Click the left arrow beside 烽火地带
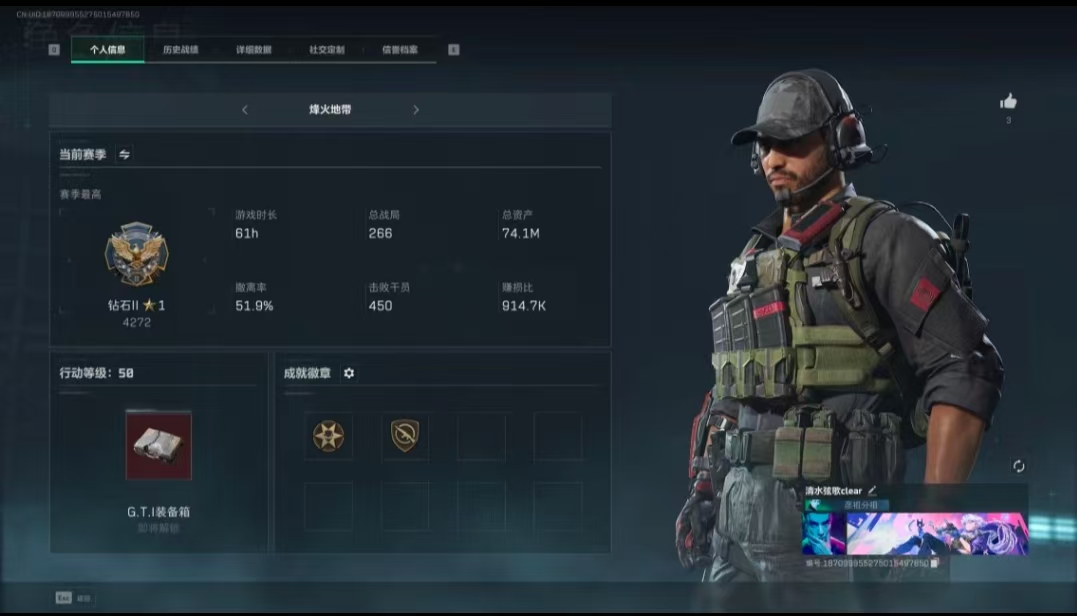The height and width of the screenshot is (616, 1077). click(x=245, y=110)
